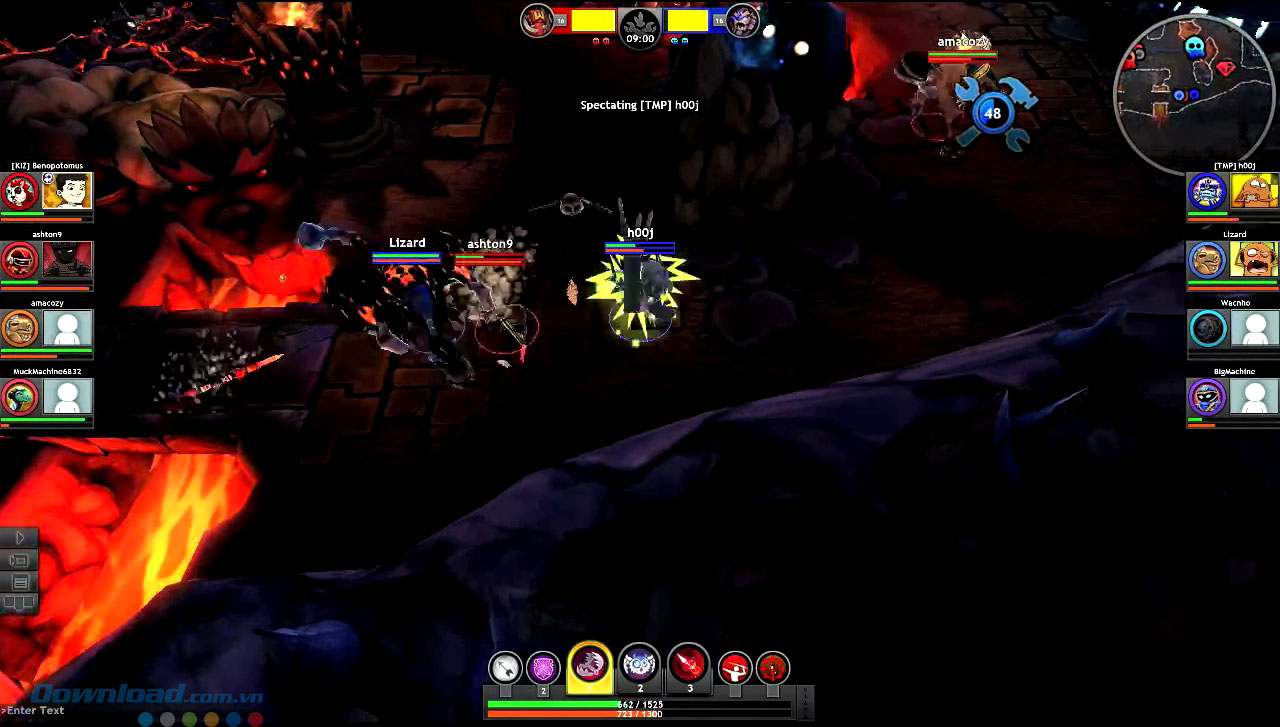Activate the white arrow ability icon
Image resolution: width=1280 pixels, height=727 pixels.
tap(506, 667)
